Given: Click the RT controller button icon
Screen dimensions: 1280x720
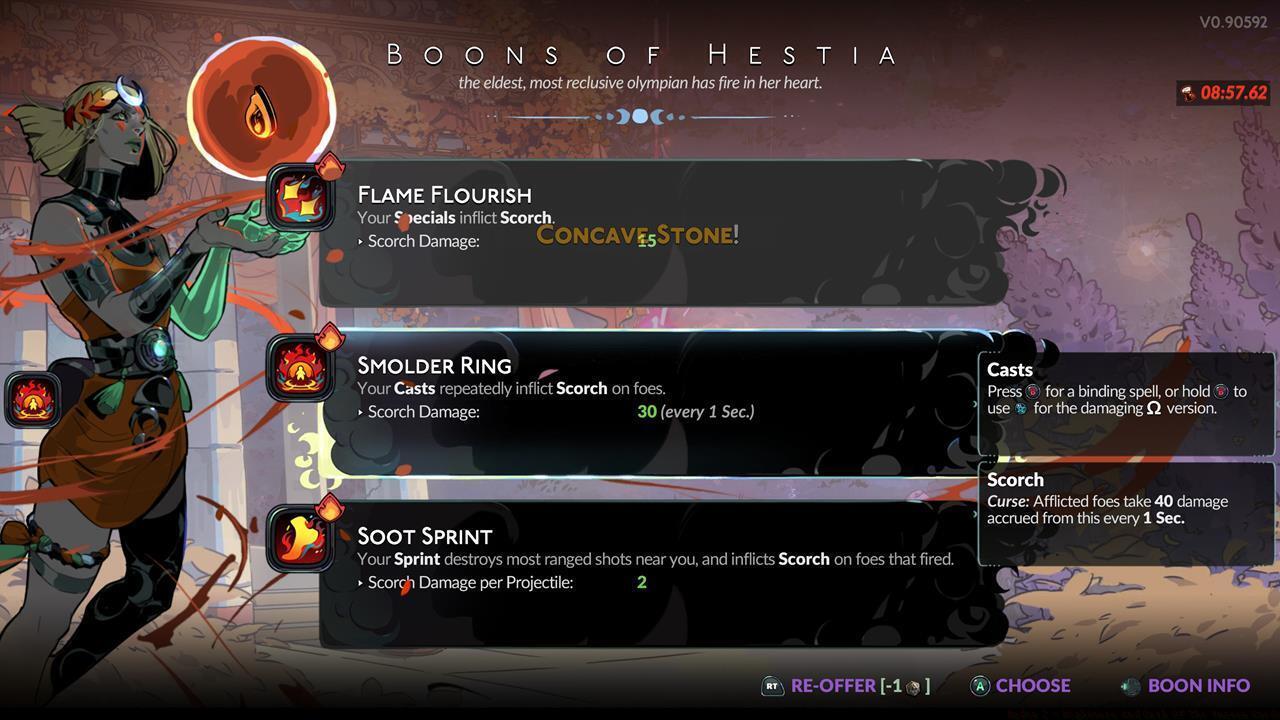Looking at the screenshot, I should tap(771, 686).
